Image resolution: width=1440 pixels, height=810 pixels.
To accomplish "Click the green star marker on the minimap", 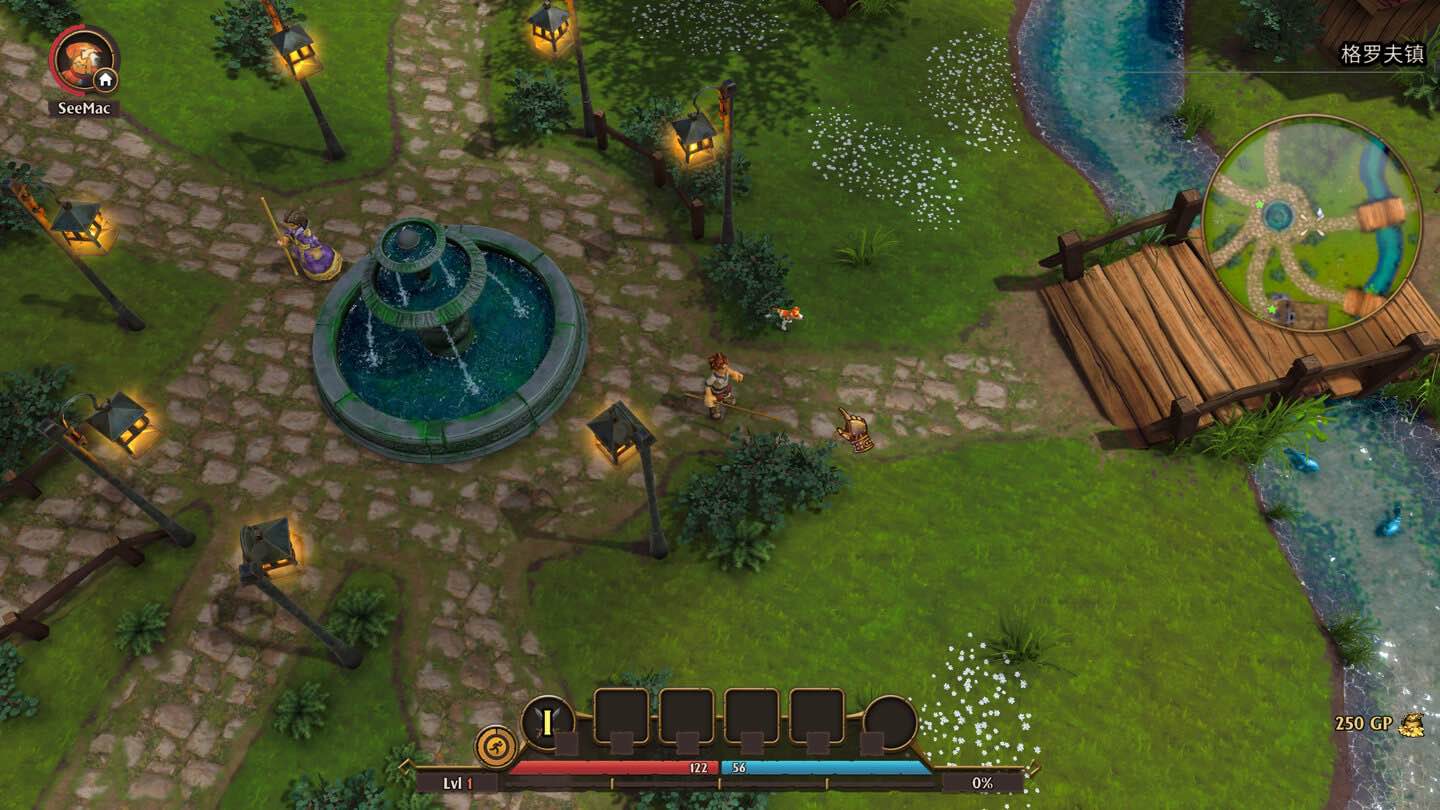I will [1259, 205].
